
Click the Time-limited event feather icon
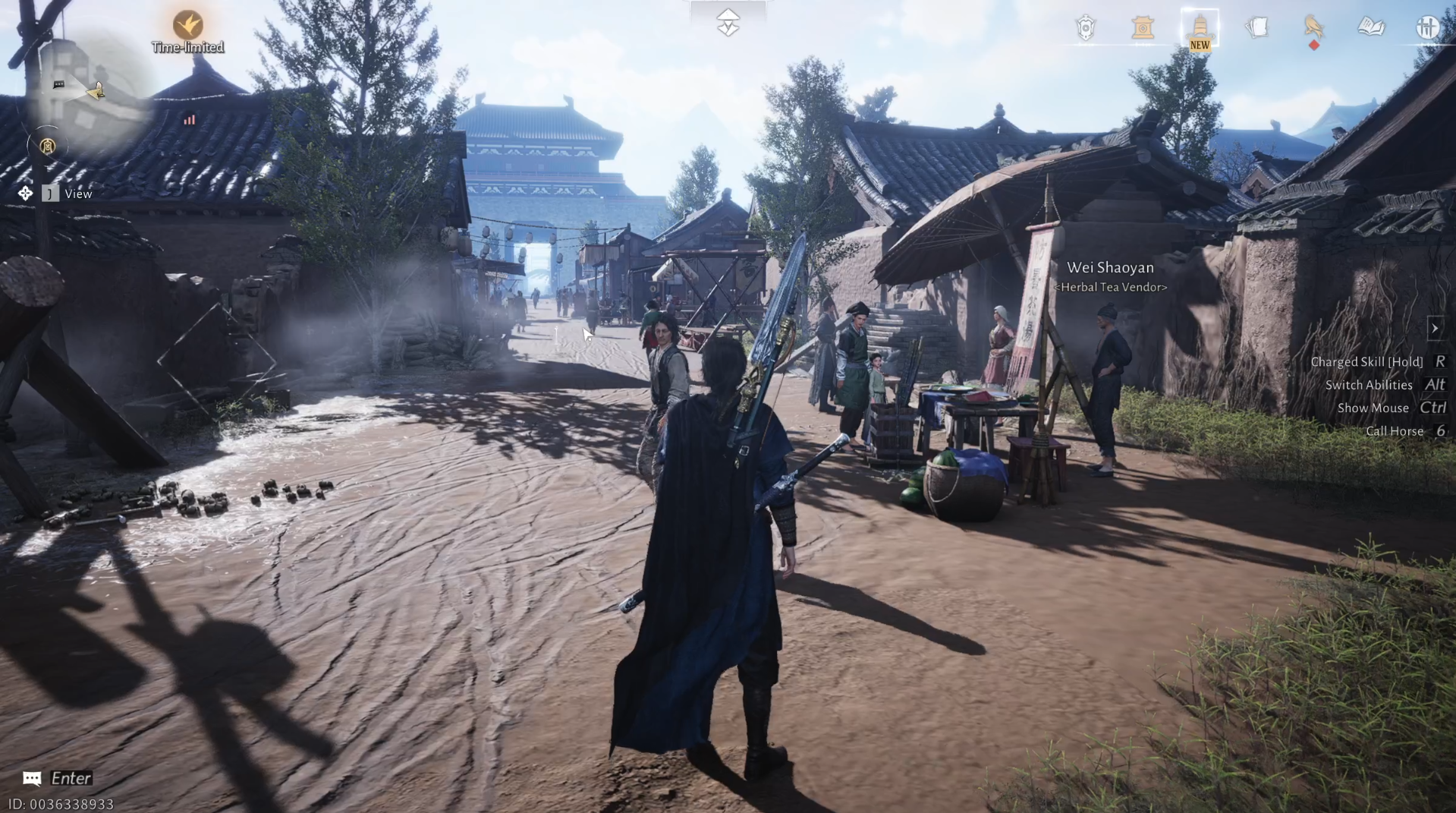point(187,25)
